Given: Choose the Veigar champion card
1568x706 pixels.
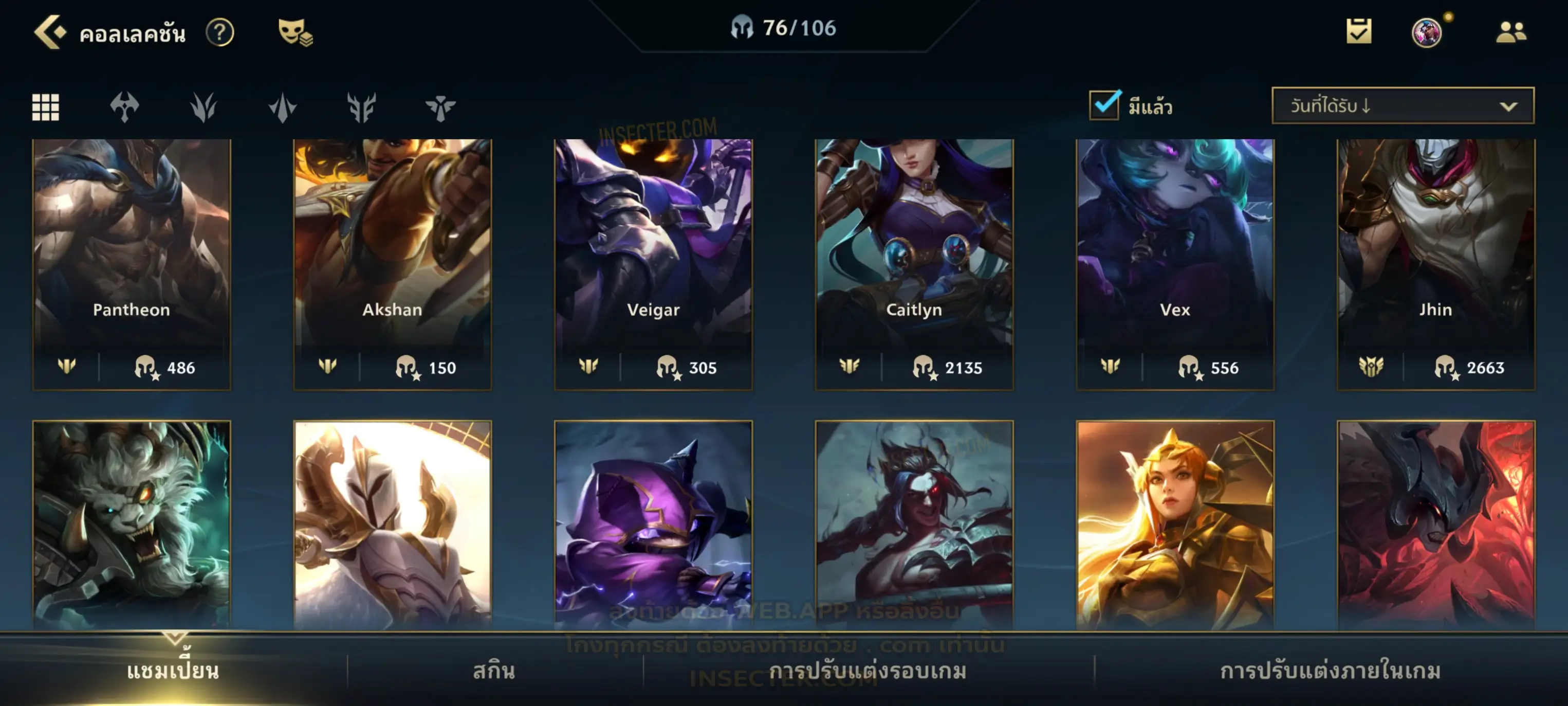Looking at the screenshot, I should click(x=653, y=264).
